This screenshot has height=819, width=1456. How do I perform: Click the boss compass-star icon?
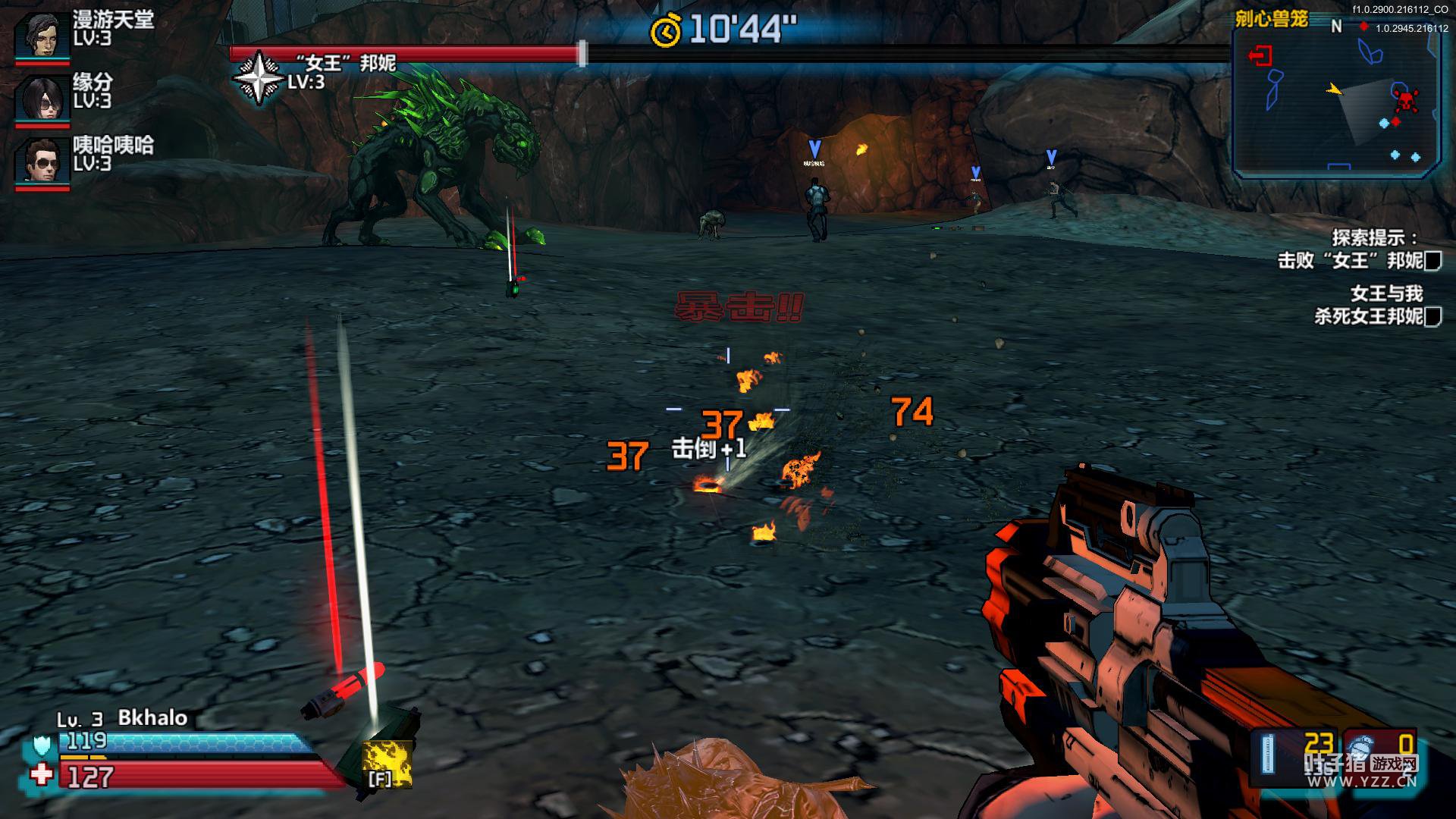pyautogui.click(x=258, y=77)
